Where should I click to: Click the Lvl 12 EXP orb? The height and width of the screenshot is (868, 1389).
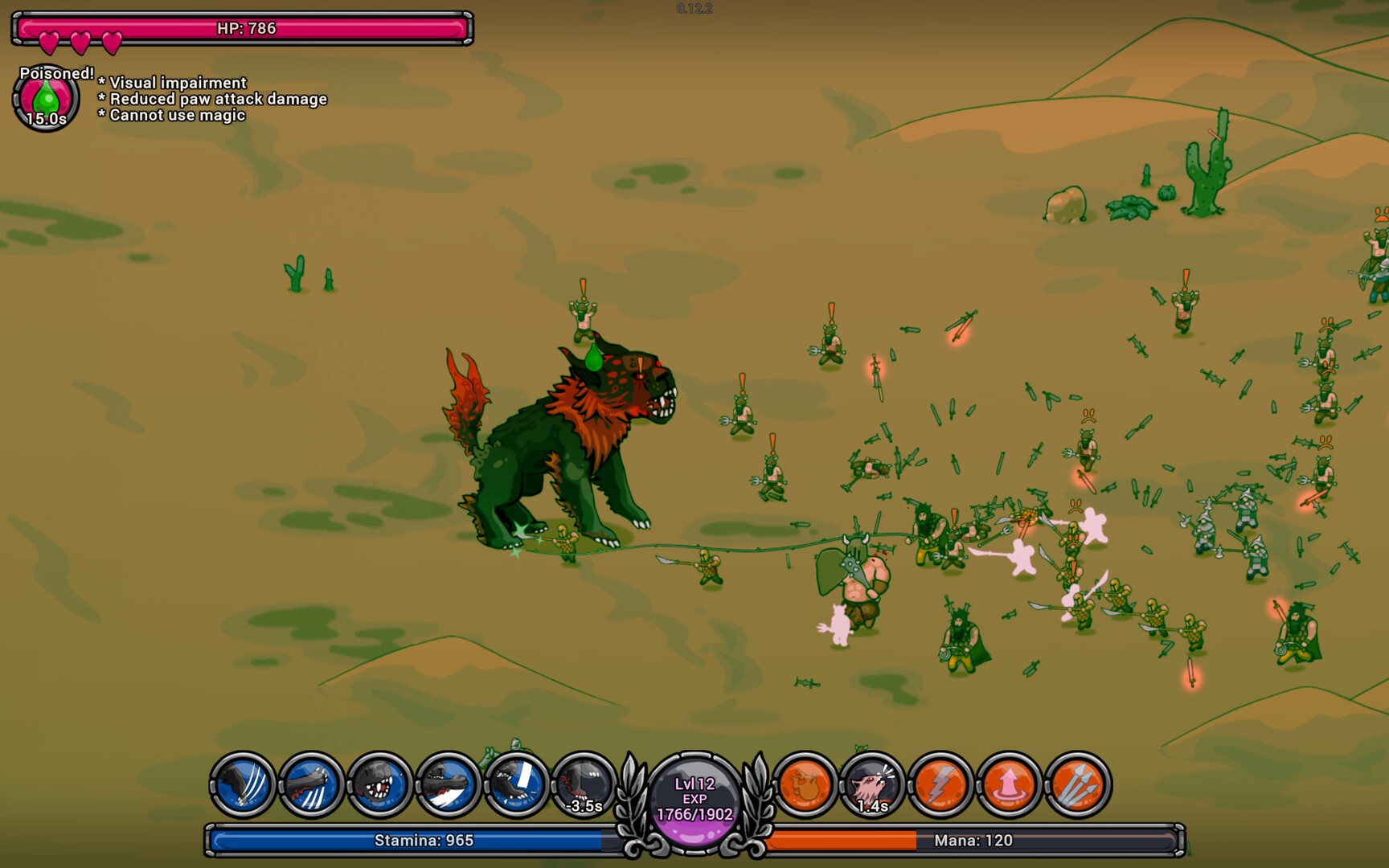coord(694,799)
